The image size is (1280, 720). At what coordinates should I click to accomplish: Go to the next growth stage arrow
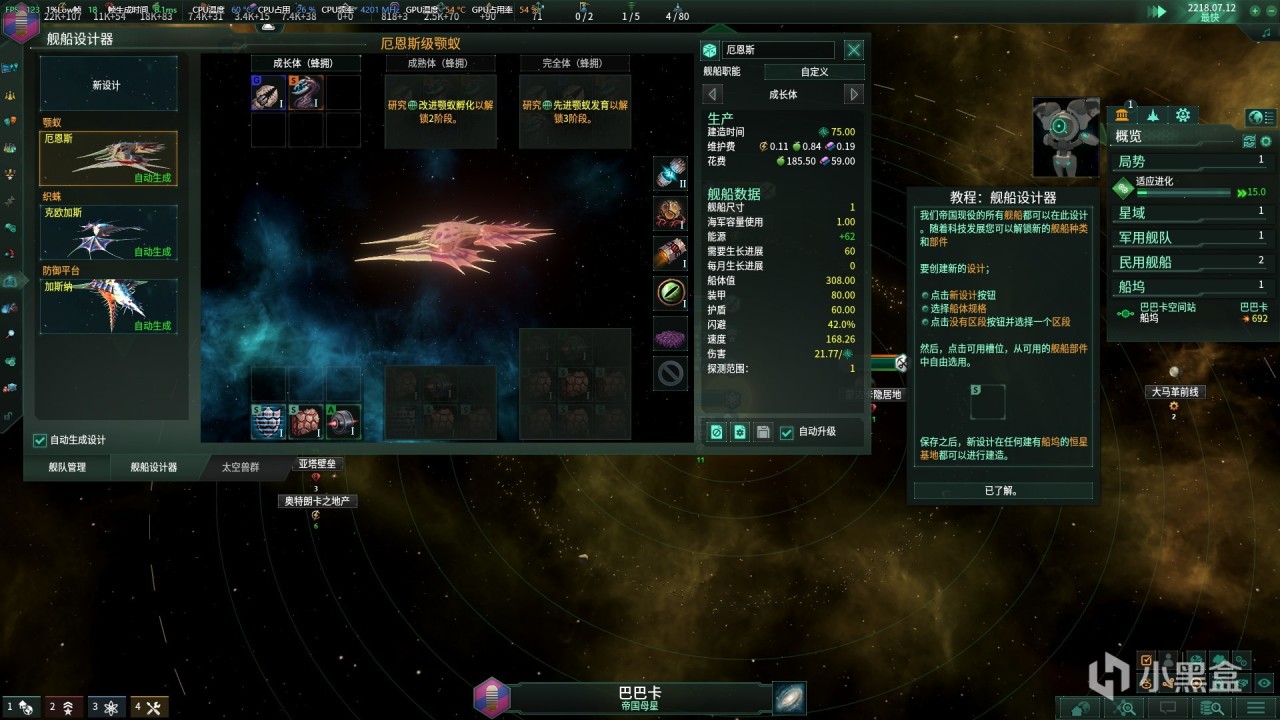(853, 94)
